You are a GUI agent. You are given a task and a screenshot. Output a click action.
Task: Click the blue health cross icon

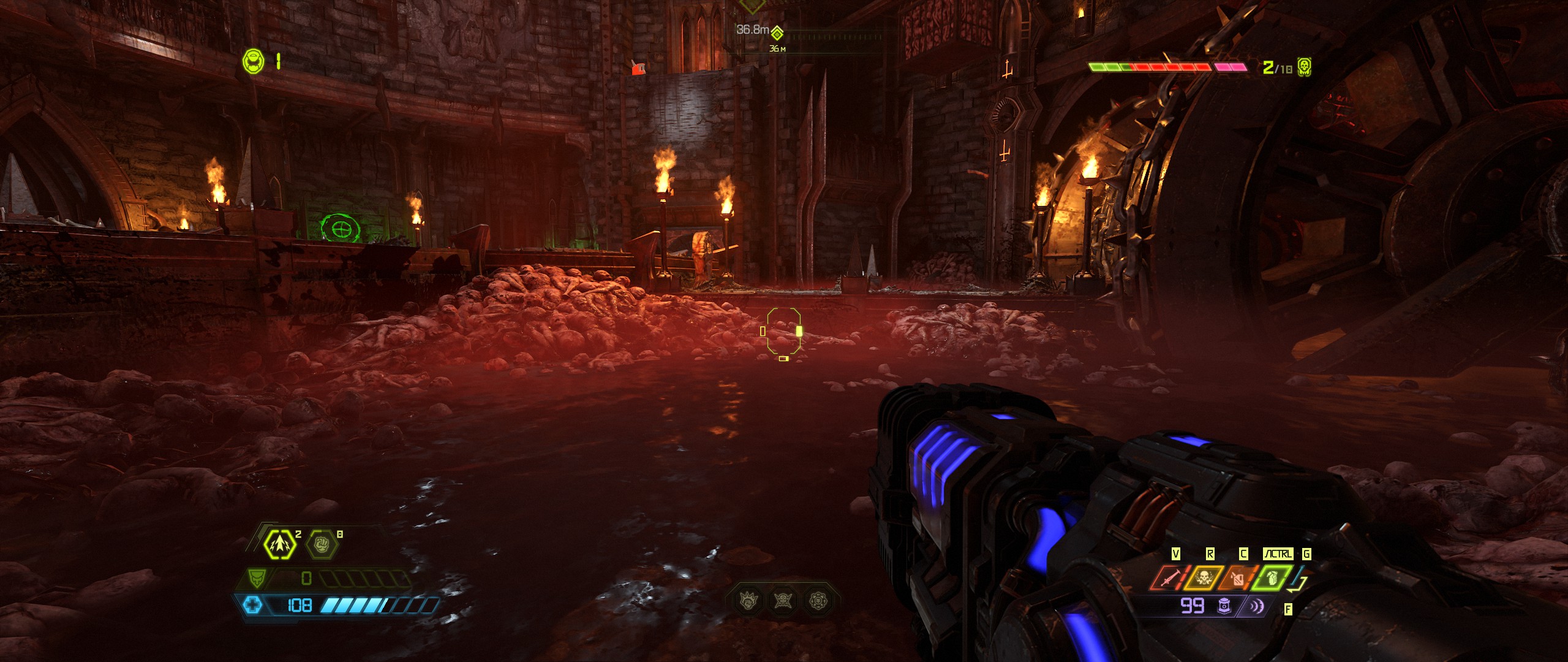coord(252,606)
